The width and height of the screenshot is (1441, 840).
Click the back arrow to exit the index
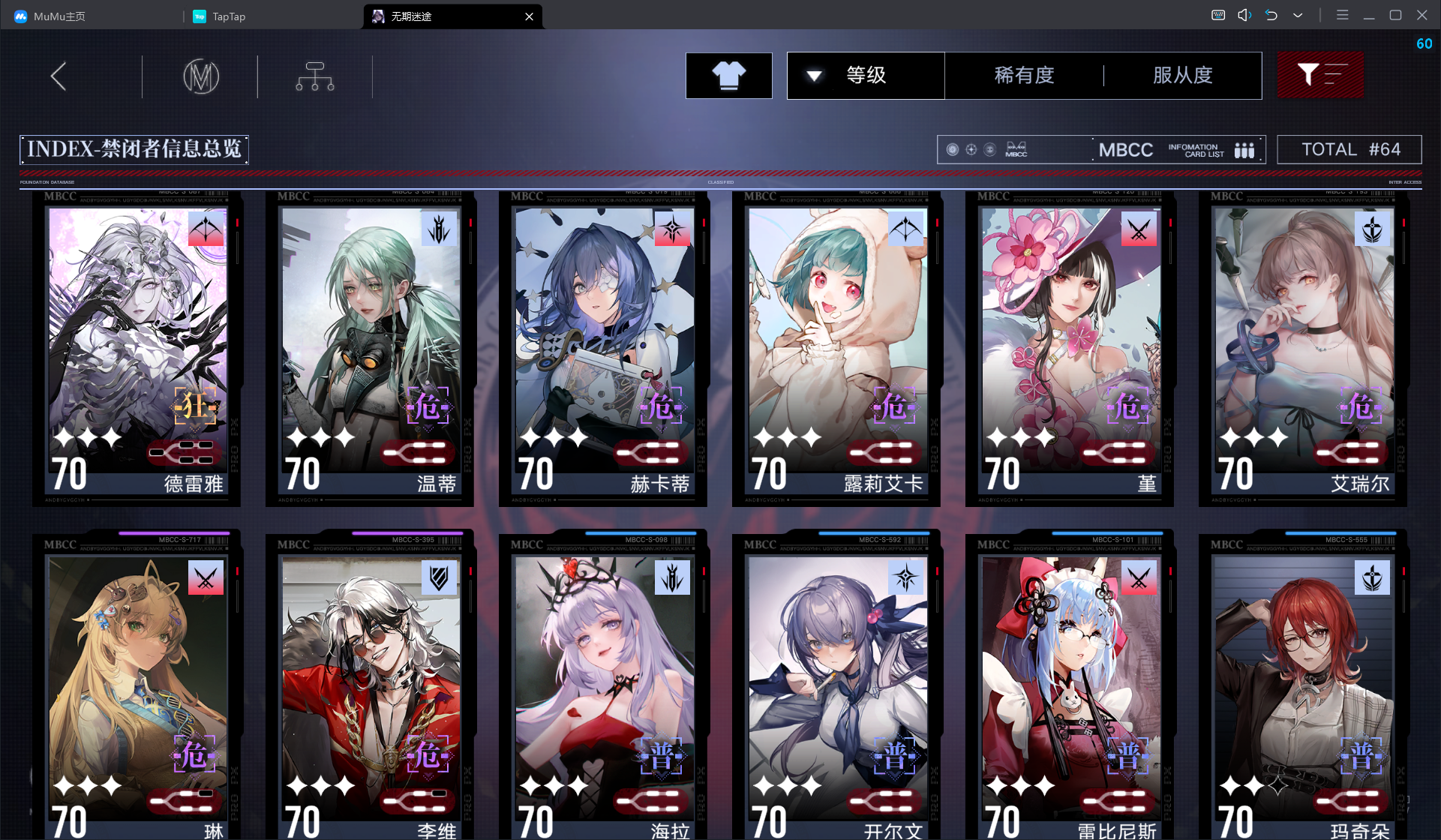point(58,76)
